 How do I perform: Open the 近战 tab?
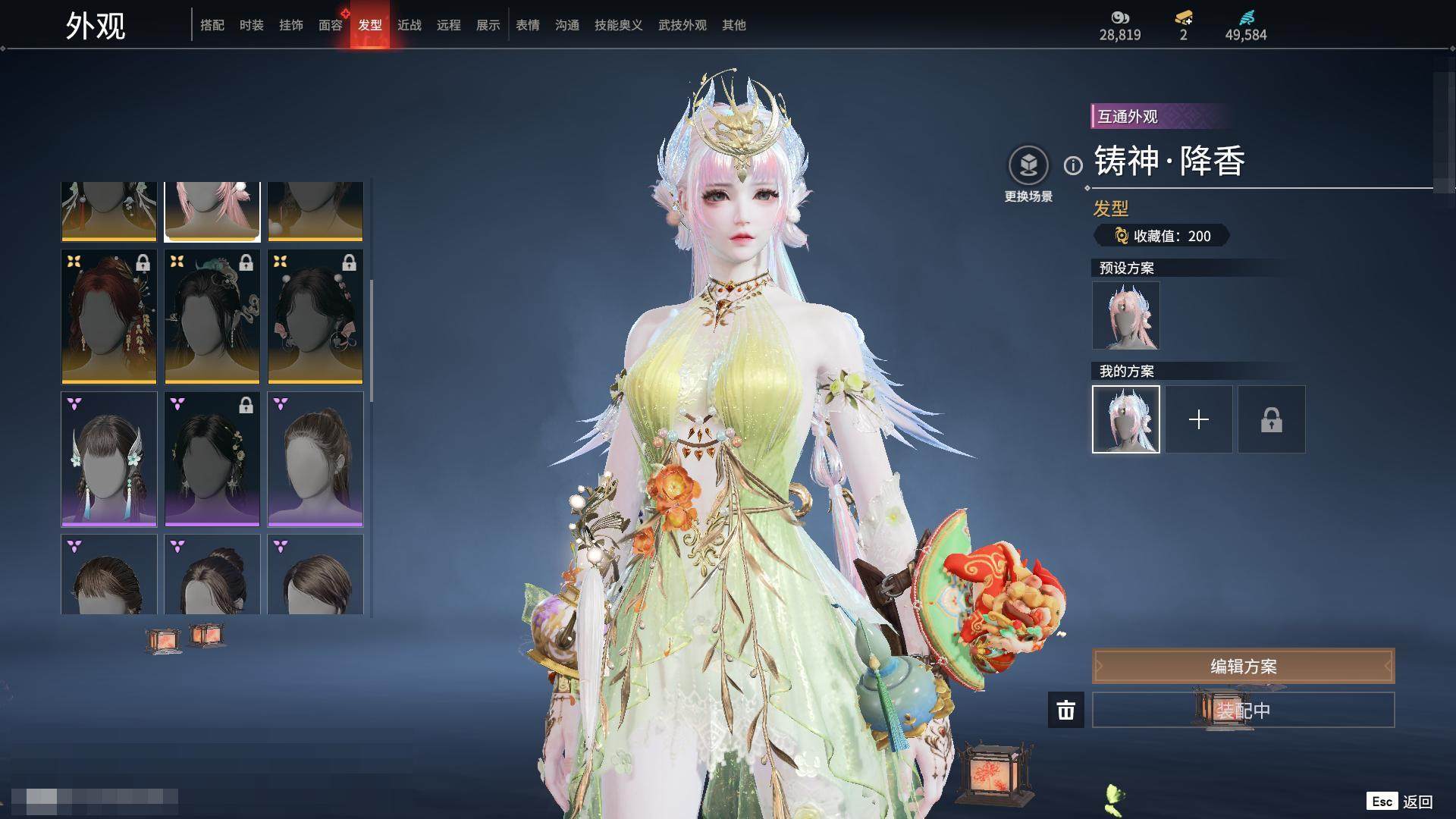[409, 25]
